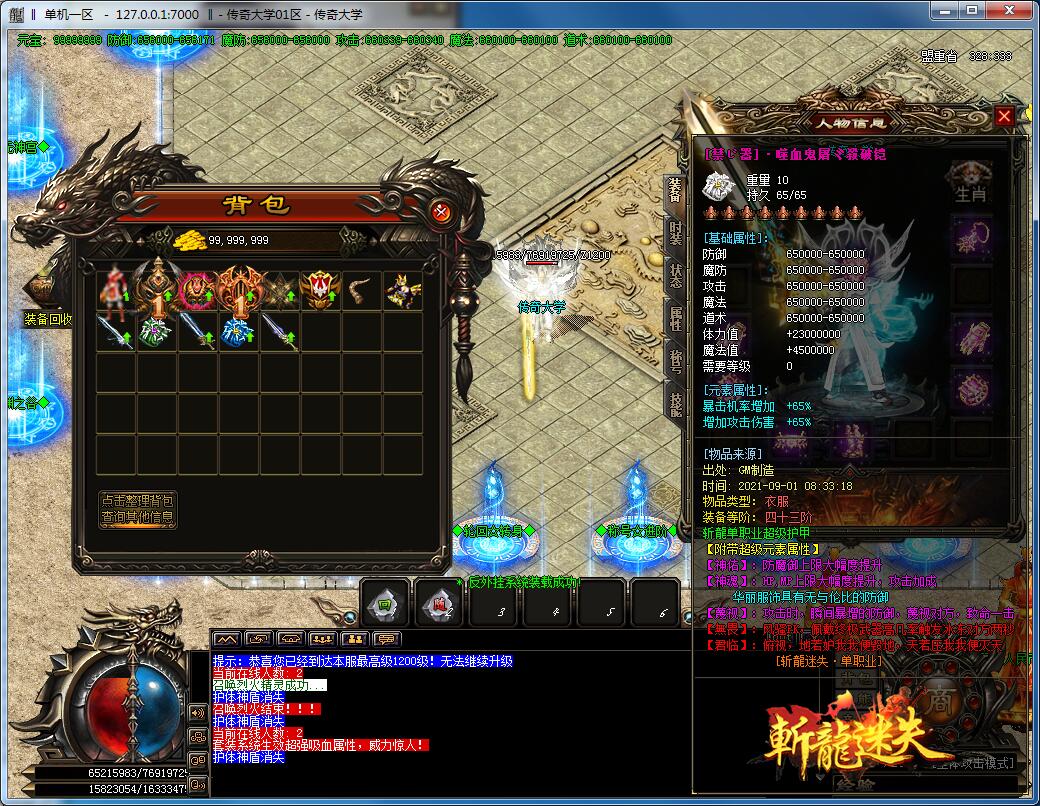Open the 称号 title tab
The width and height of the screenshot is (1040, 806).
click(x=676, y=360)
